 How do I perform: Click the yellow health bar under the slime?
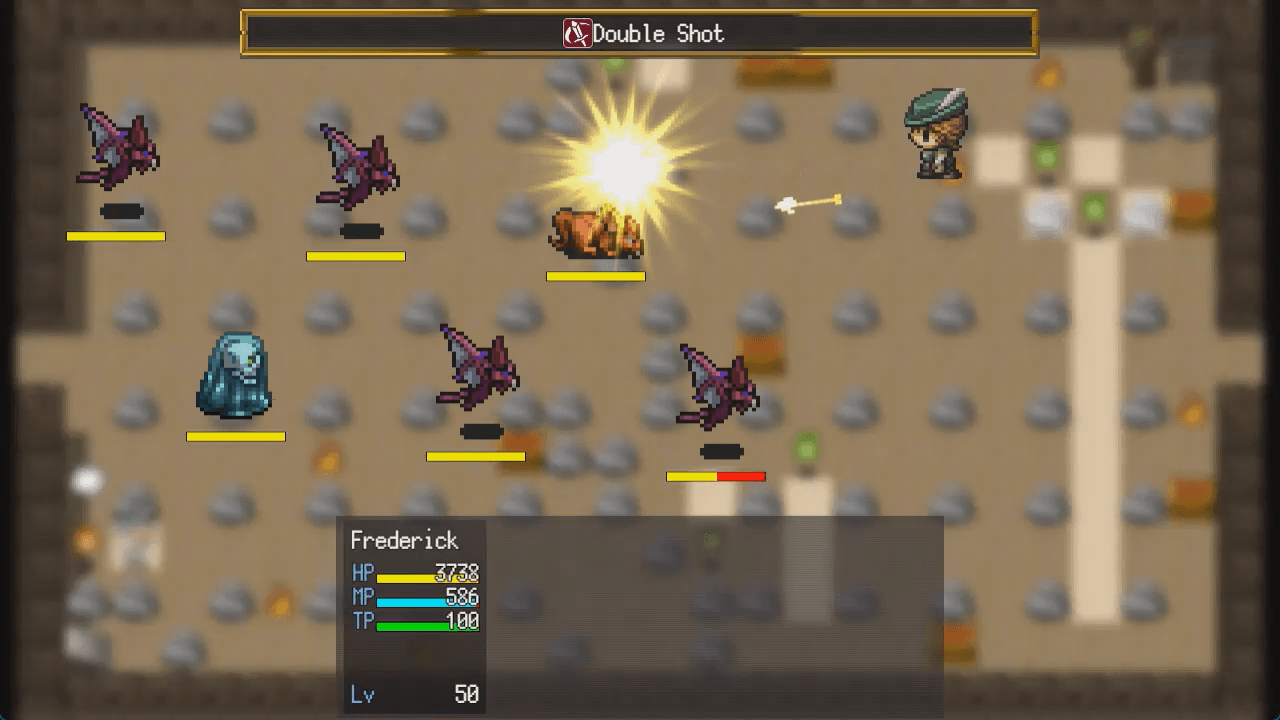[x=235, y=436]
